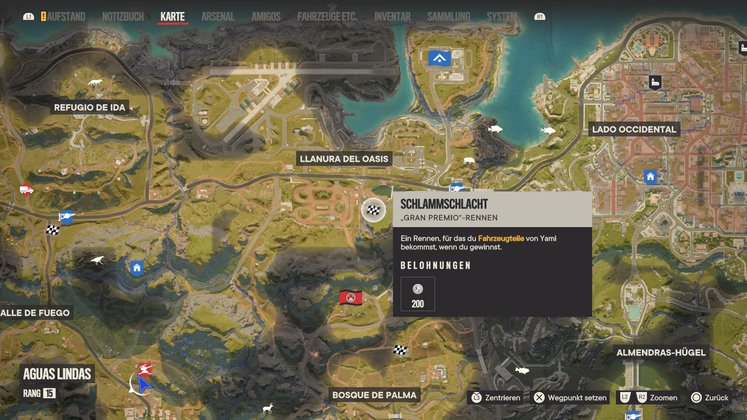Choose the blue house marker in Lado Occidental
The image size is (747, 420).
pyautogui.click(x=651, y=177)
